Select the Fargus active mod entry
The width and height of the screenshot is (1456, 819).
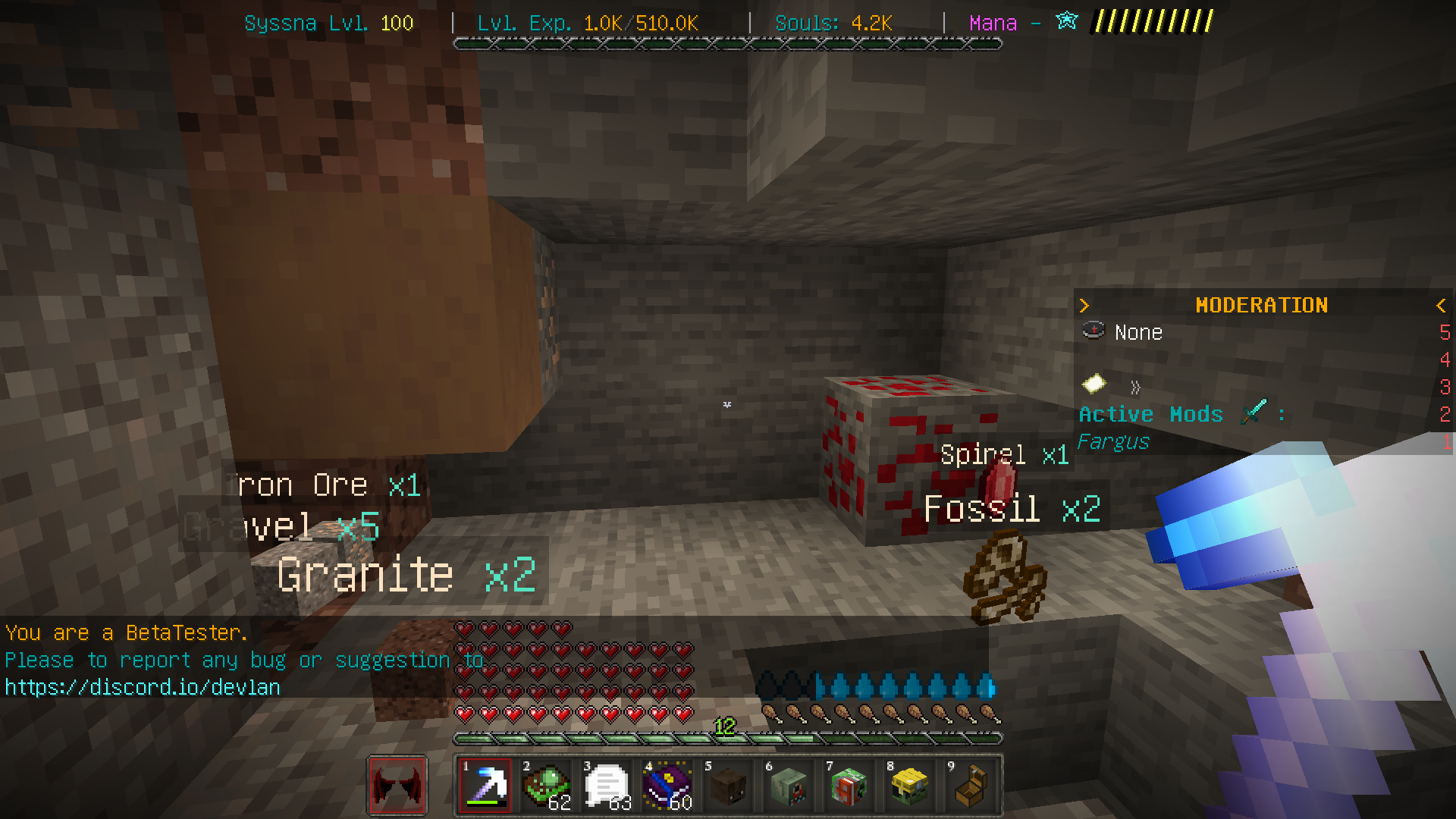click(x=1112, y=441)
